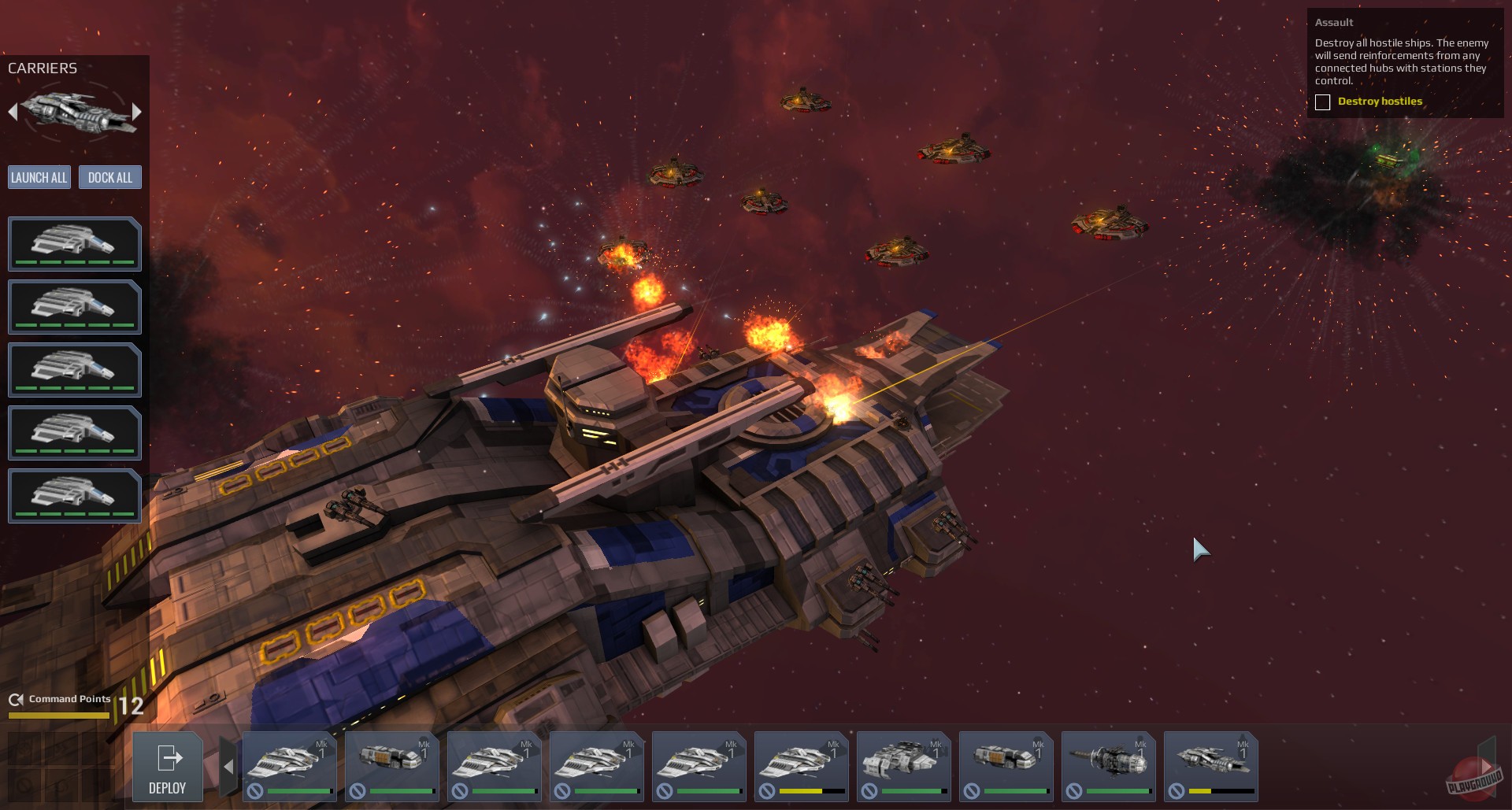Click the left arrow to browse carriers
Screen dimensions: 1512x810
point(13,110)
